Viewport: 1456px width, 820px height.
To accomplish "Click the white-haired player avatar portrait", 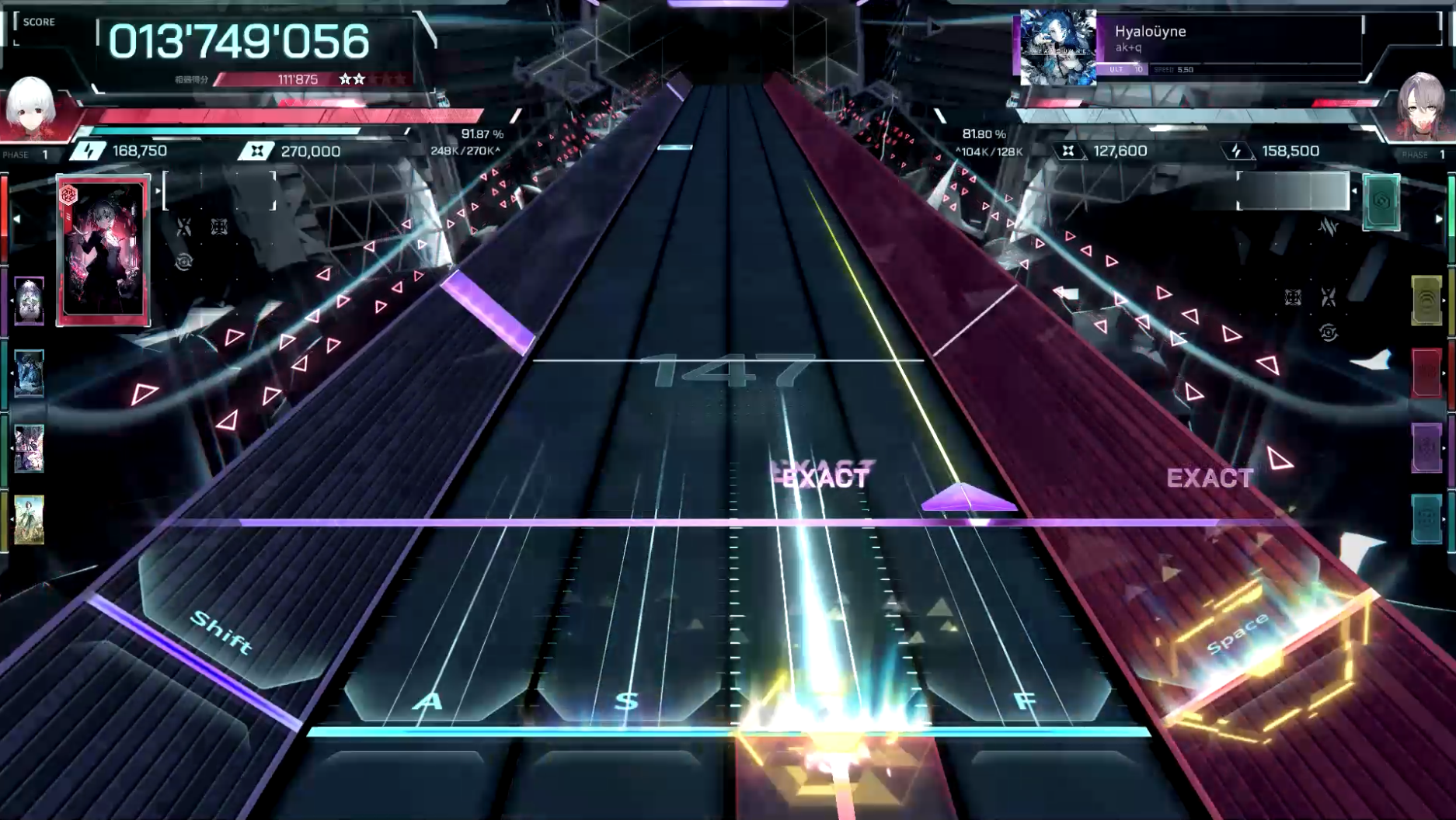I will [31, 107].
